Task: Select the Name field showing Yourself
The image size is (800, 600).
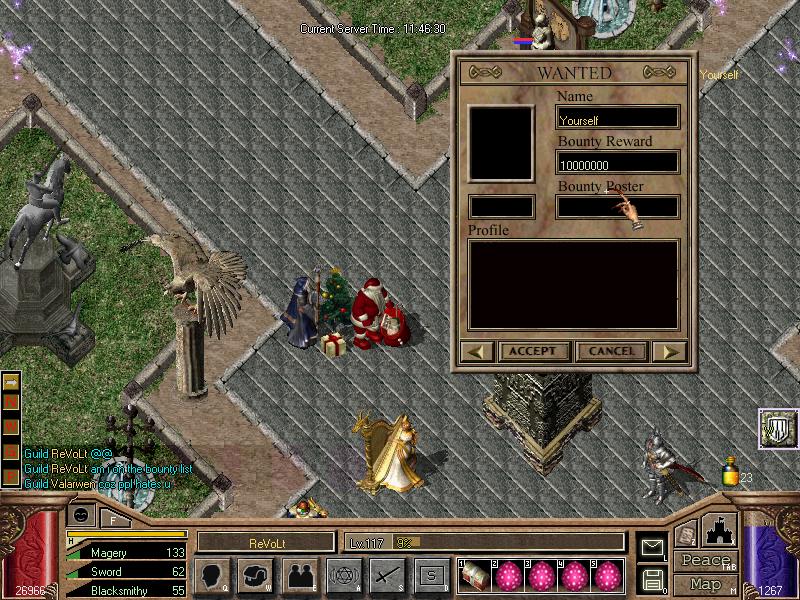Action: pyautogui.click(x=618, y=119)
